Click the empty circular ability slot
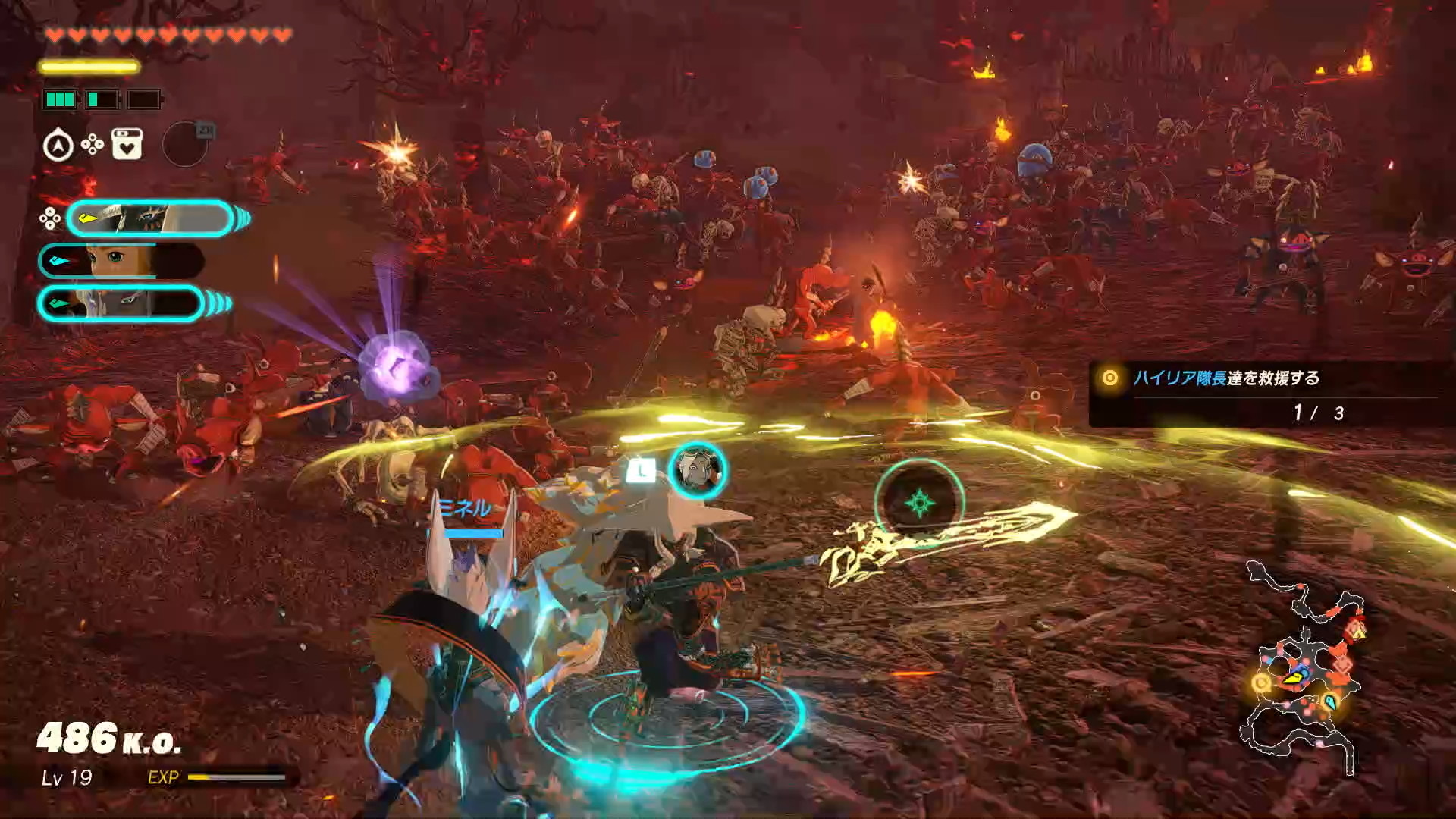 (x=185, y=144)
